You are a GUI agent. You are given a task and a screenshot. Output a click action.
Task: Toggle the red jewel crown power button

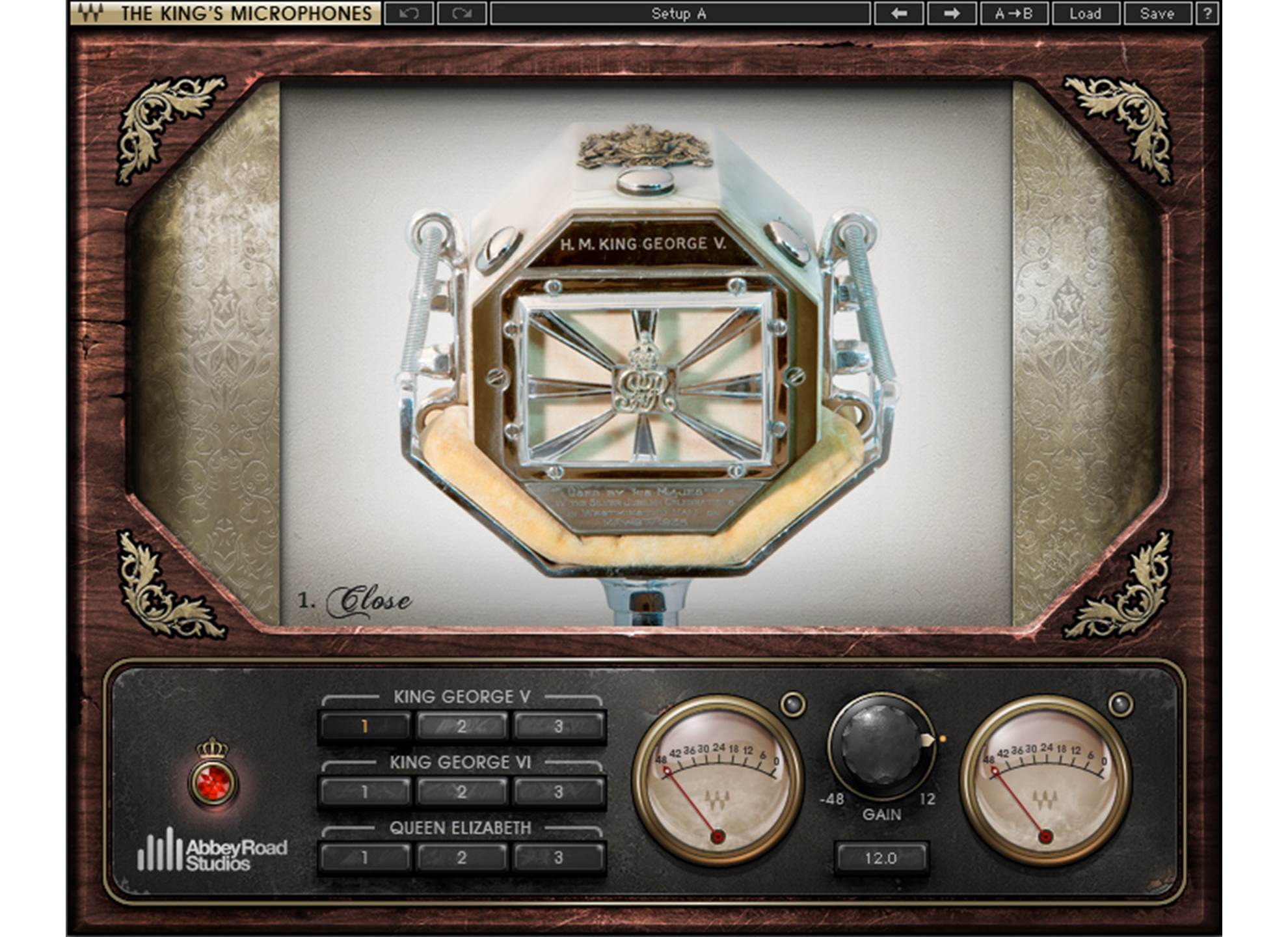click(213, 782)
